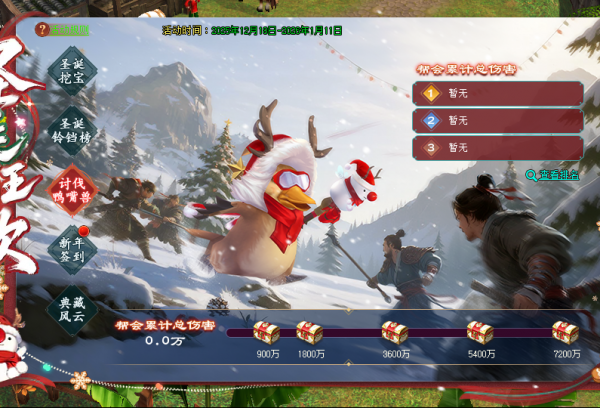Image resolution: width=600 pixels, height=408 pixels.
Task: Click the 查看排名 ranking link
Action: [x=551, y=174]
